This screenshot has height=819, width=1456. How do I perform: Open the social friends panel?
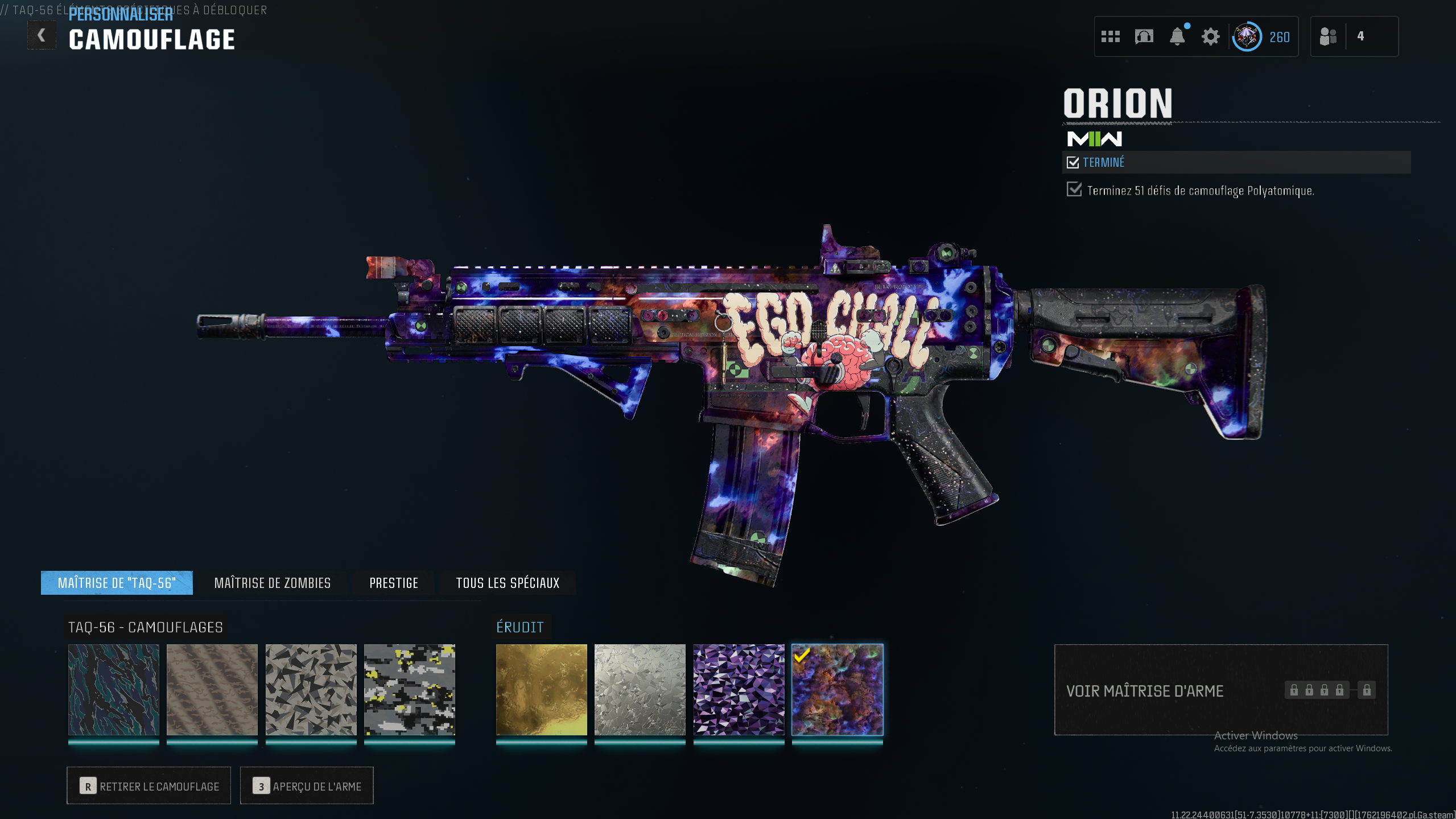(x=1328, y=37)
